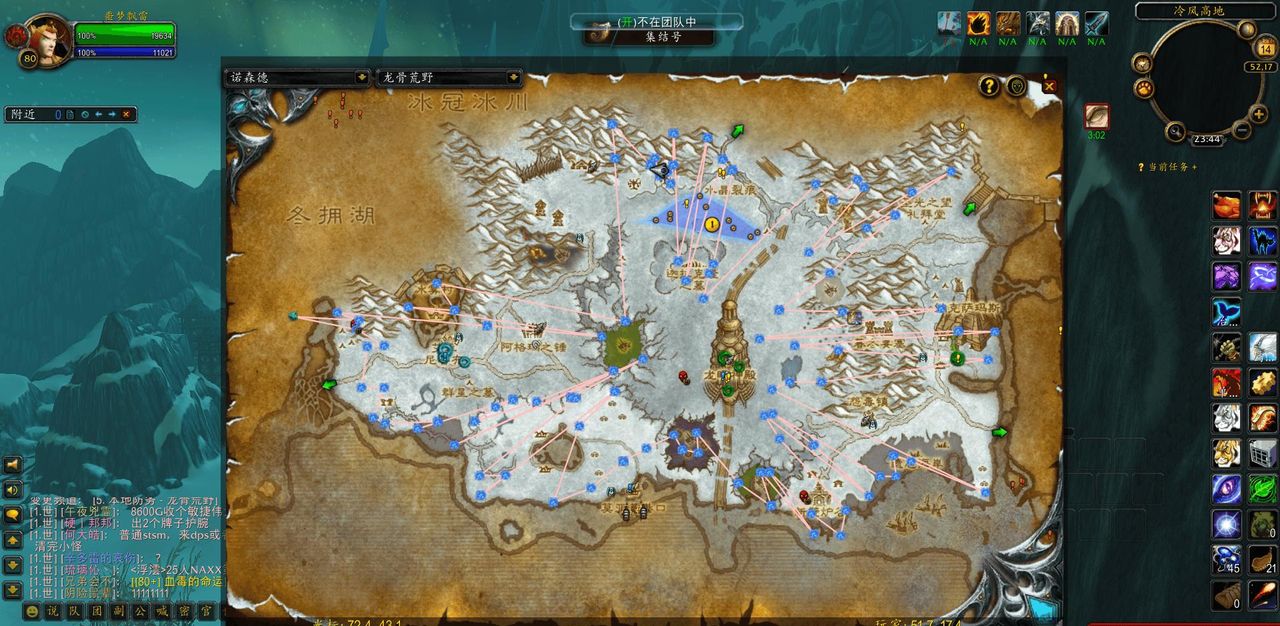Close the 附近 nearby panel
The width and height of the screenshot is (1280, 626).
tap(126, 114)
